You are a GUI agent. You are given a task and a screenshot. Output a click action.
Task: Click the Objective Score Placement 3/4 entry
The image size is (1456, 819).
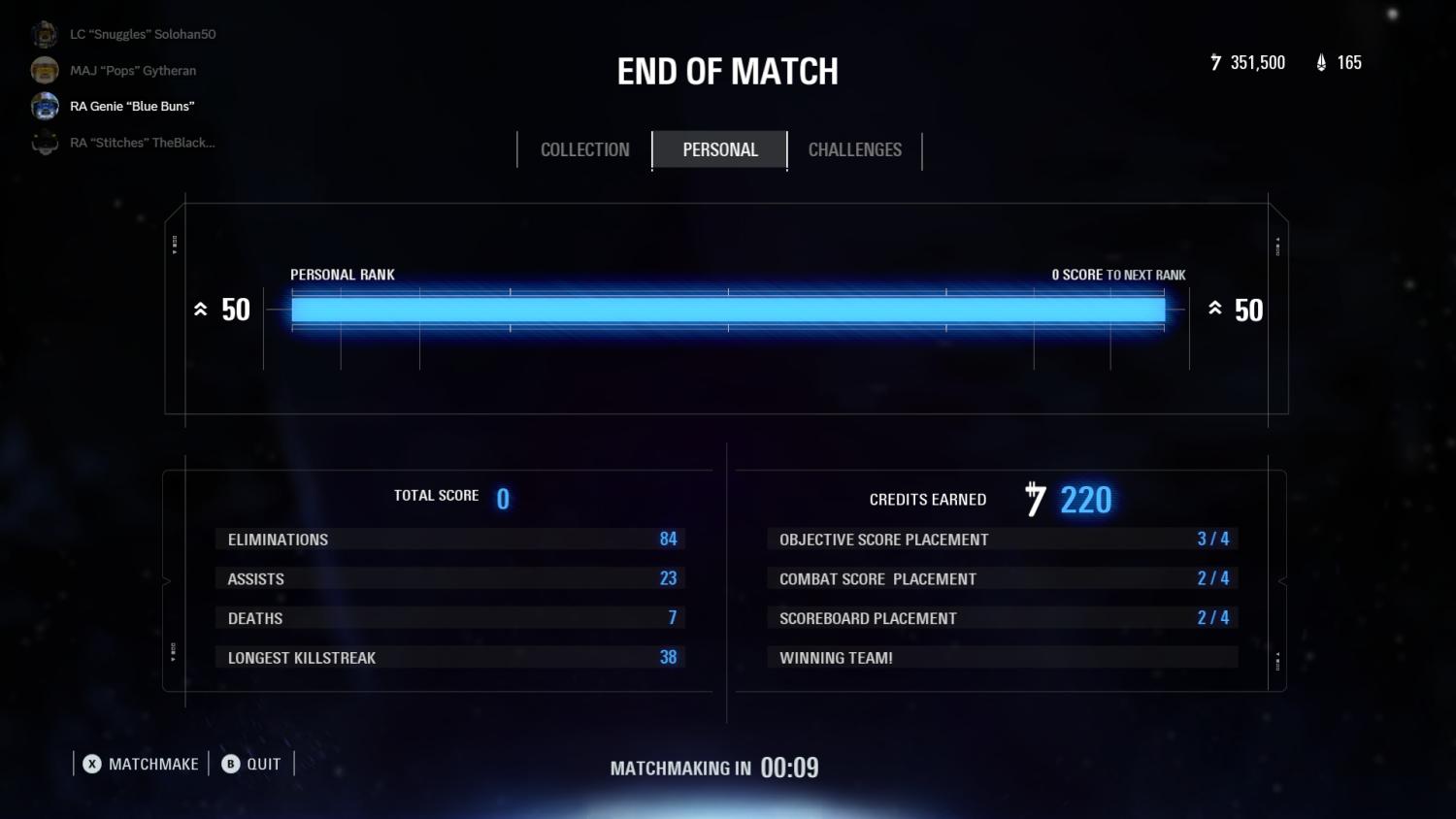click(1003, 540)
